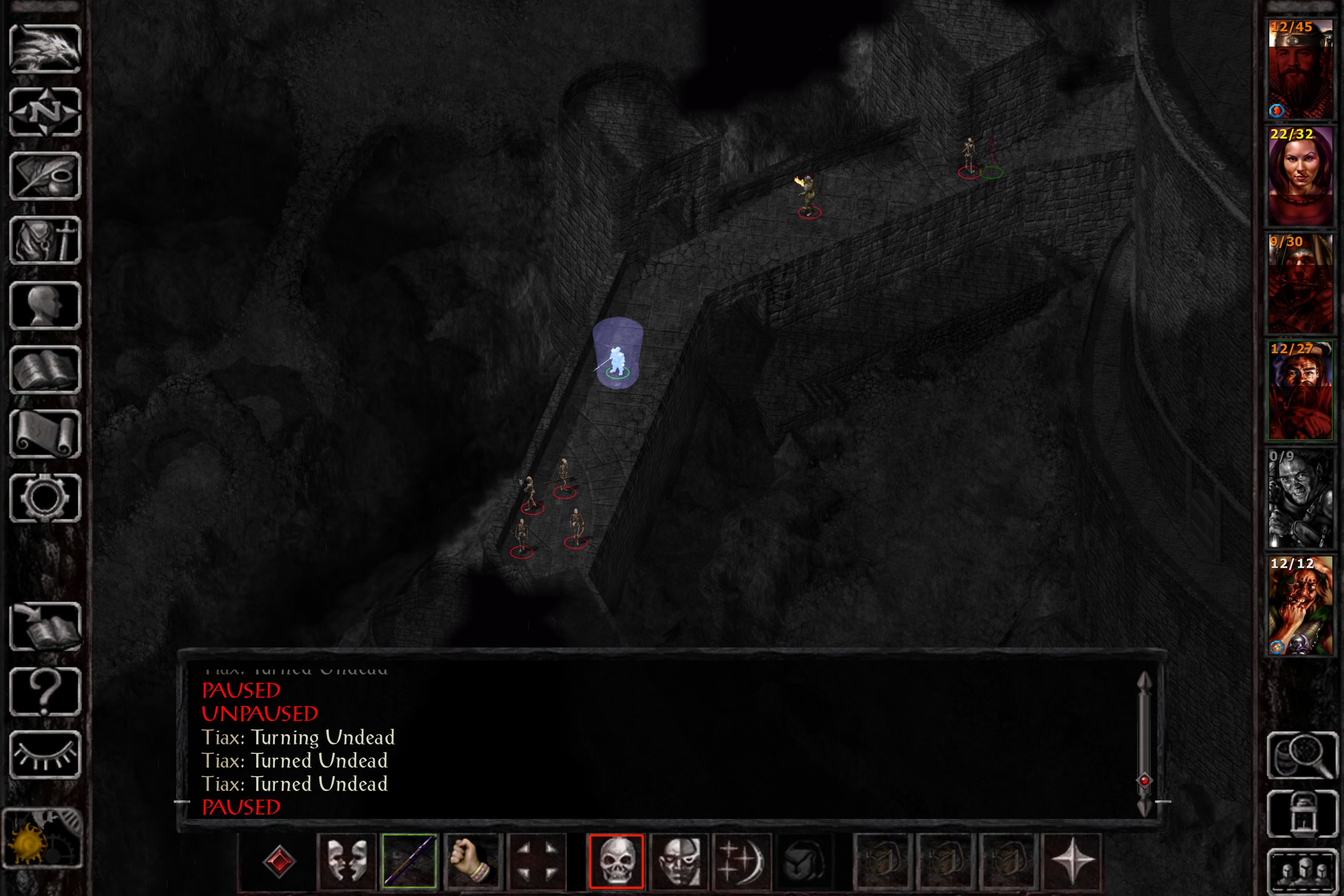Open the journal quill button
This screenshot has height=896, width=1344.
coord(45,176)
